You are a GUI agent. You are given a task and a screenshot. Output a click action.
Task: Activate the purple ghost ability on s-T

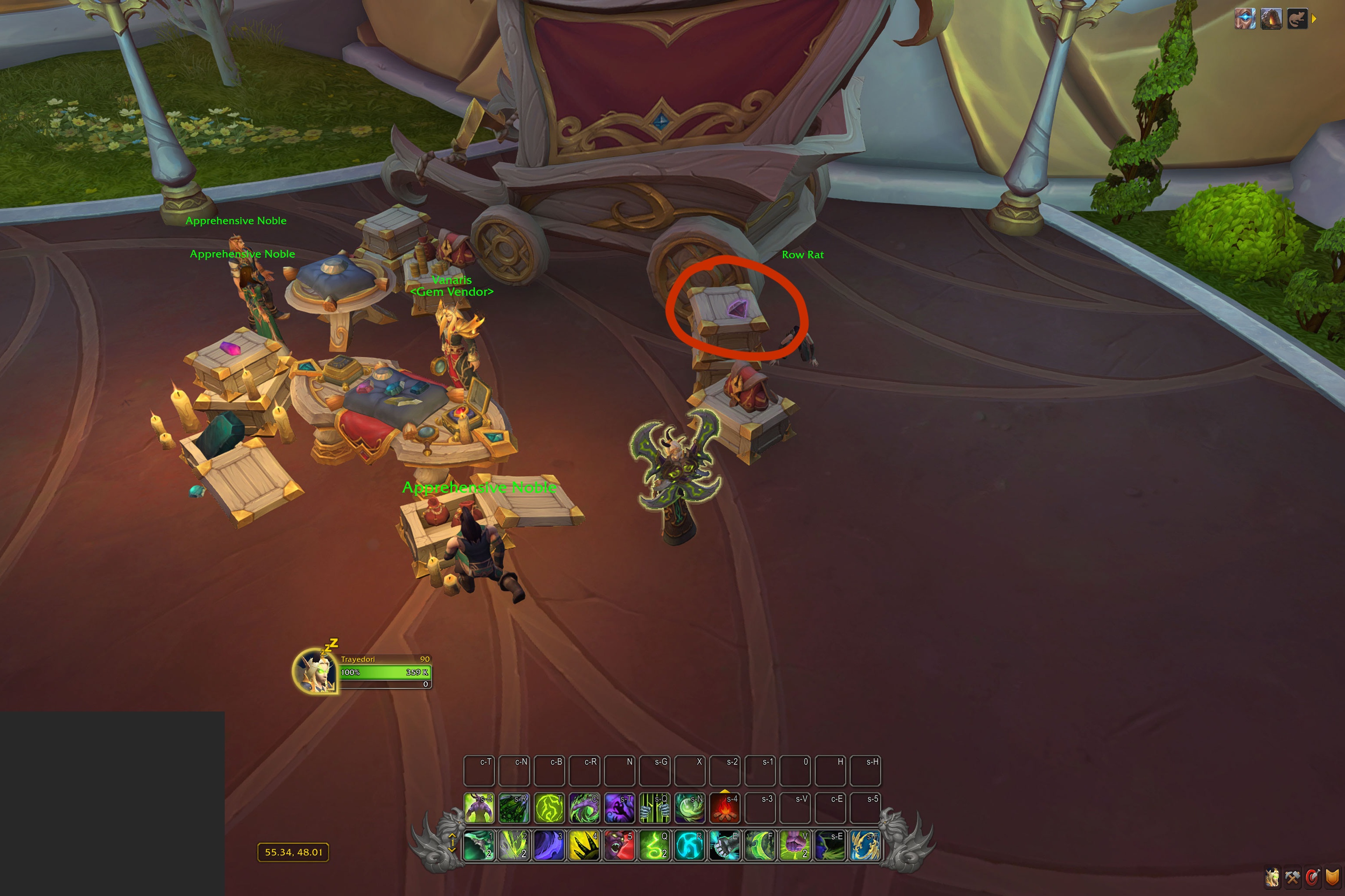(x=620, y=808)
